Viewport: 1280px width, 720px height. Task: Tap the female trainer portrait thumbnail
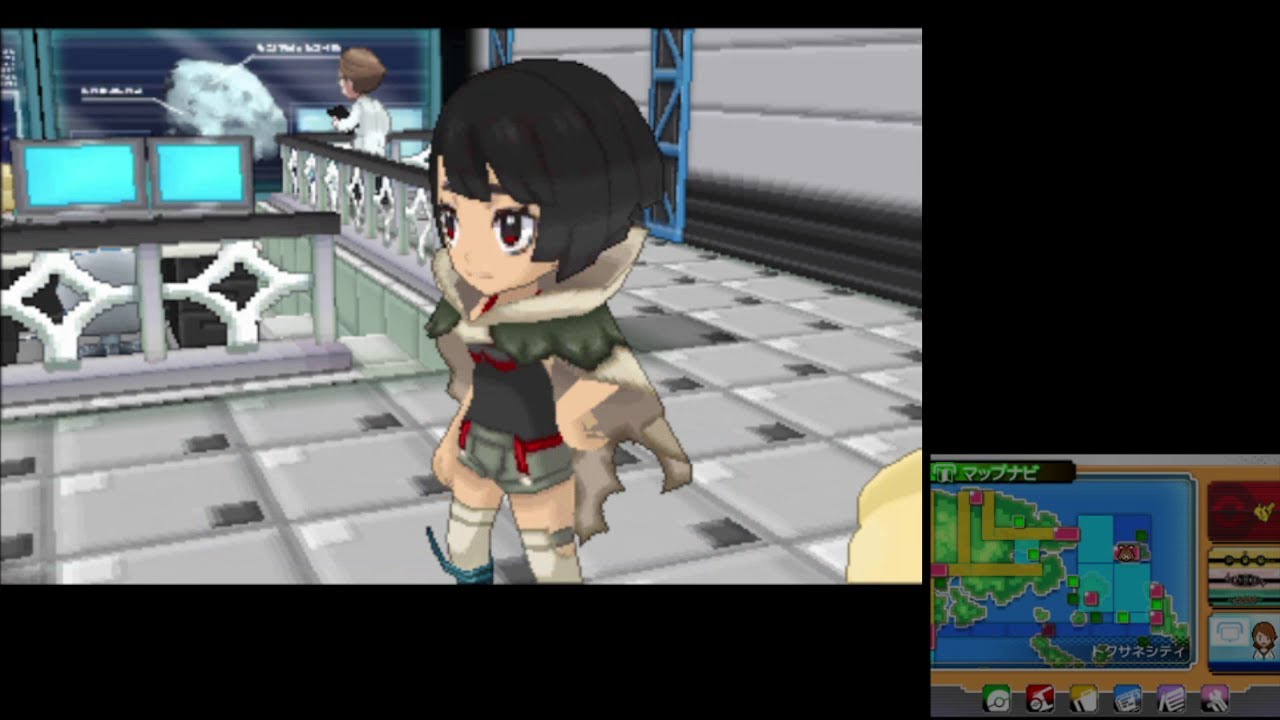pos(1264,641)
